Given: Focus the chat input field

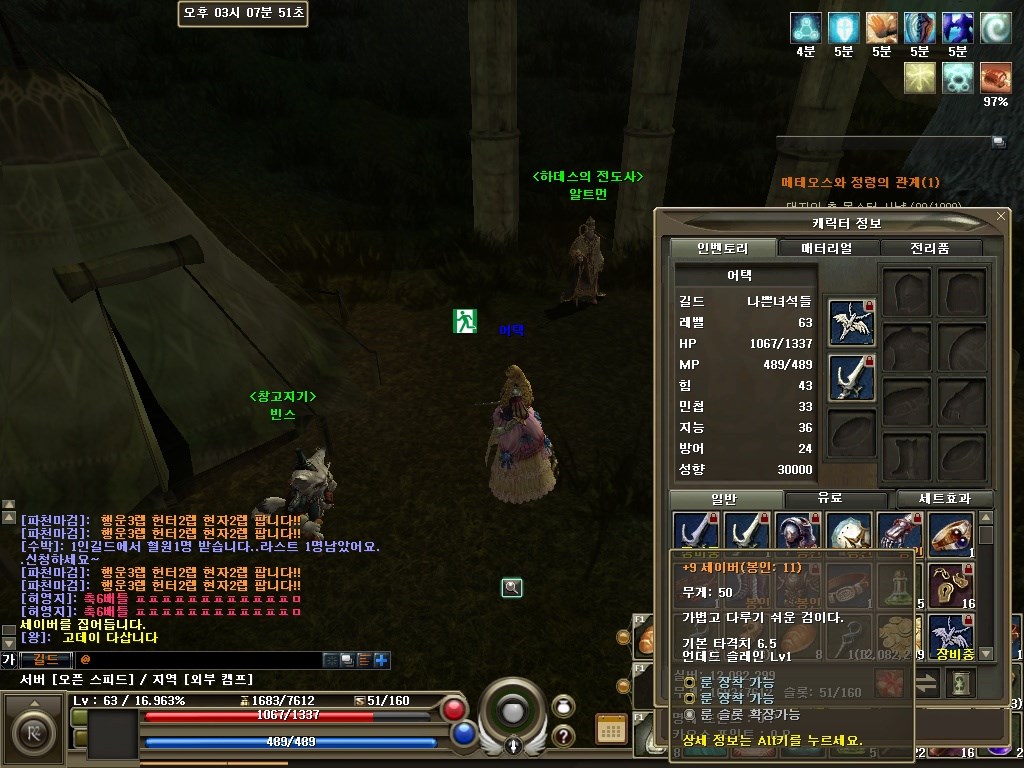Looking at the screenshot, I should (200, 660).
